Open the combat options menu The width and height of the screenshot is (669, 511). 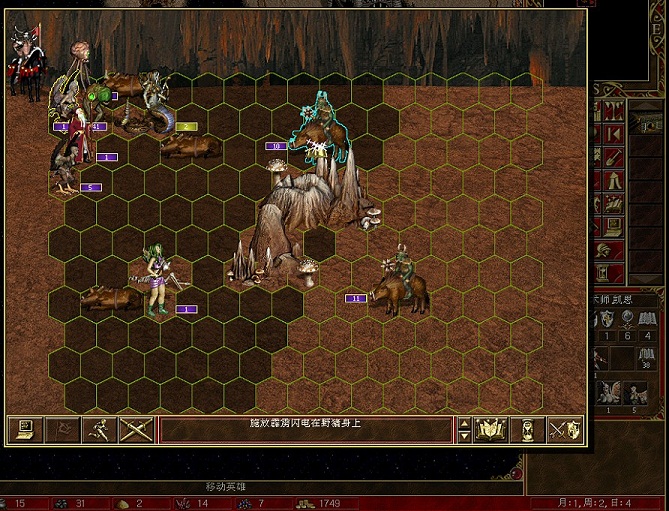click(22, 430)
